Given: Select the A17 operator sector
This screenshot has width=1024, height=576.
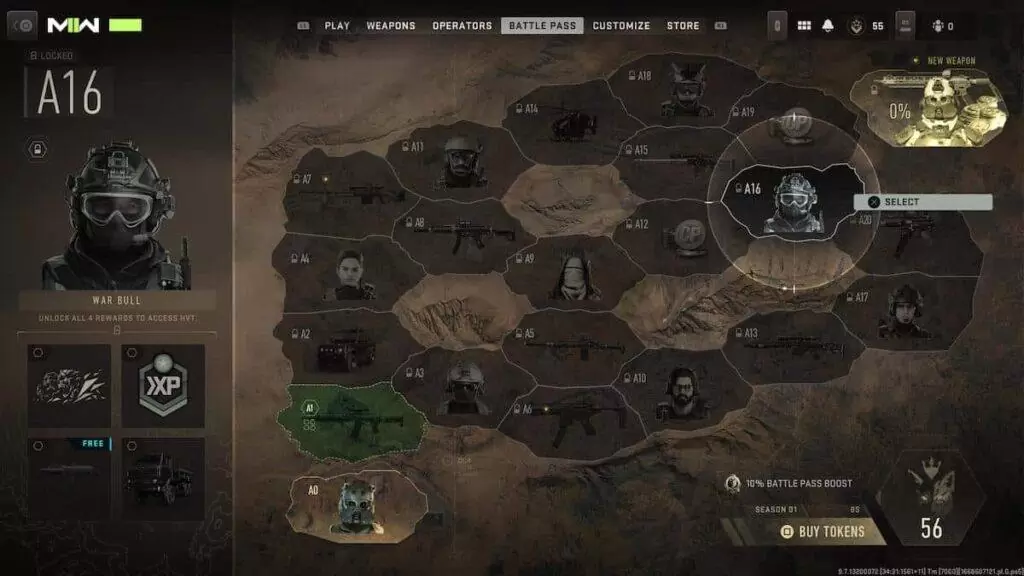Looking at the screenshot, I should [903, 312].
